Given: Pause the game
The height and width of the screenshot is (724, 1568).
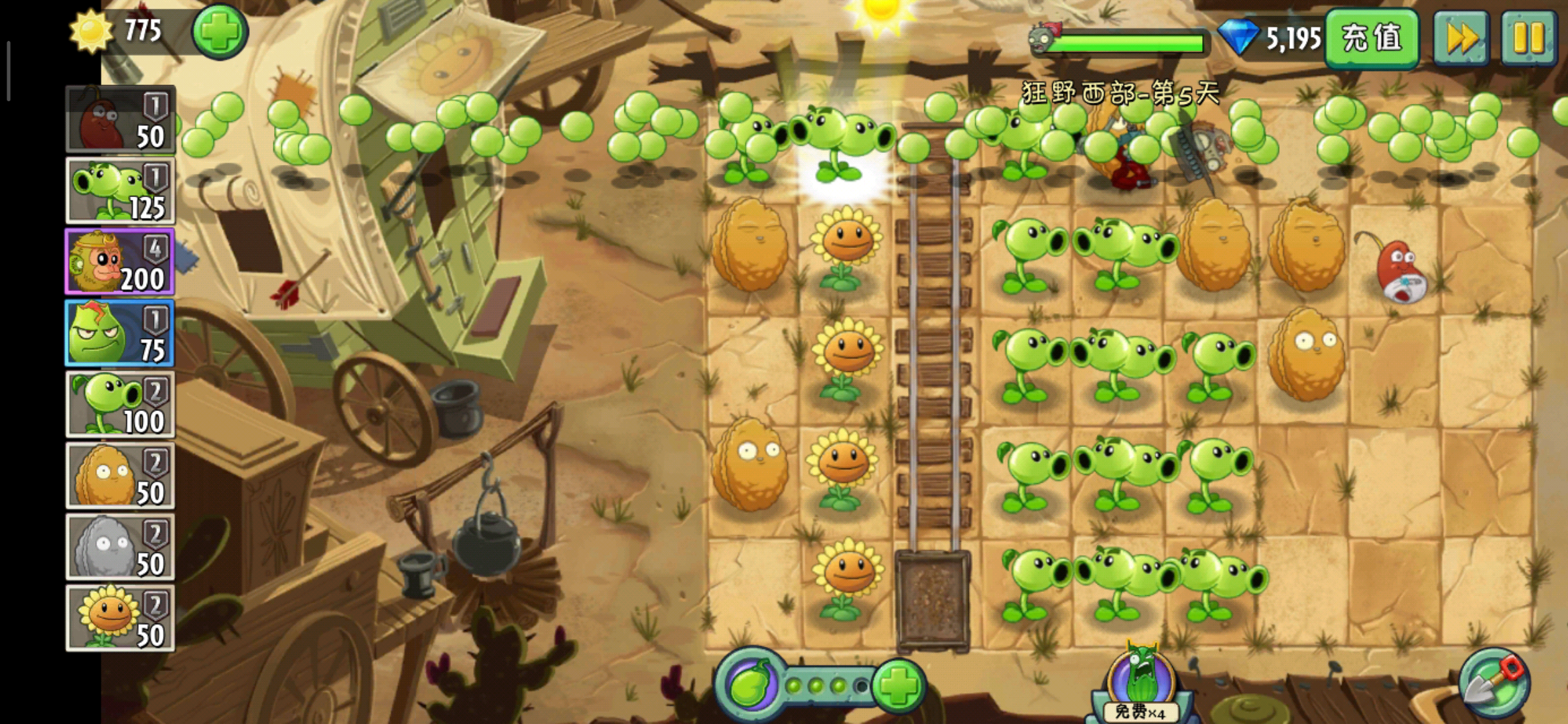Looking at the screenshot, I should point(1528,38).
